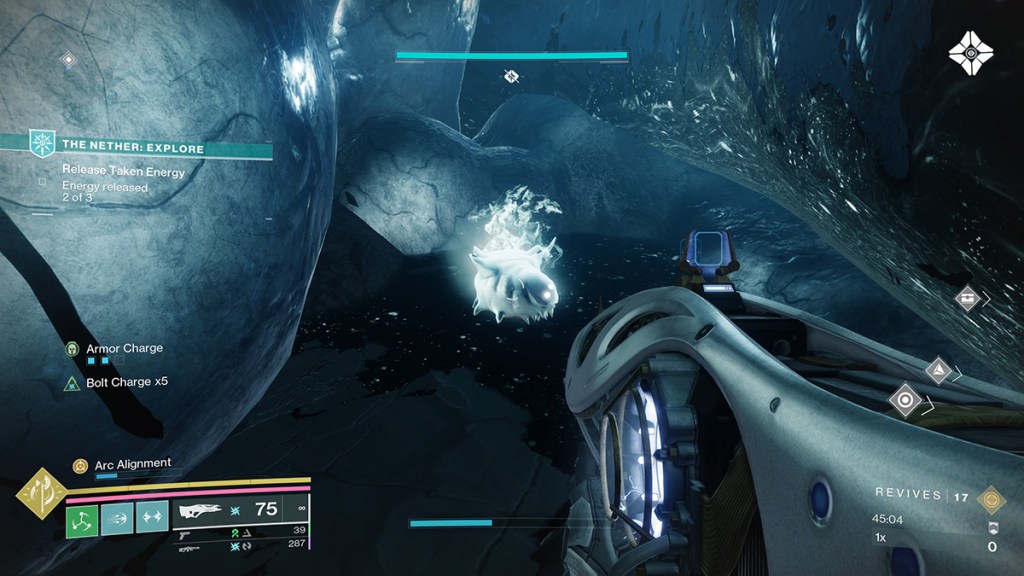Click the golden super ability diamond
Viewport: 1024px width, 576px height.
(41, 494)
